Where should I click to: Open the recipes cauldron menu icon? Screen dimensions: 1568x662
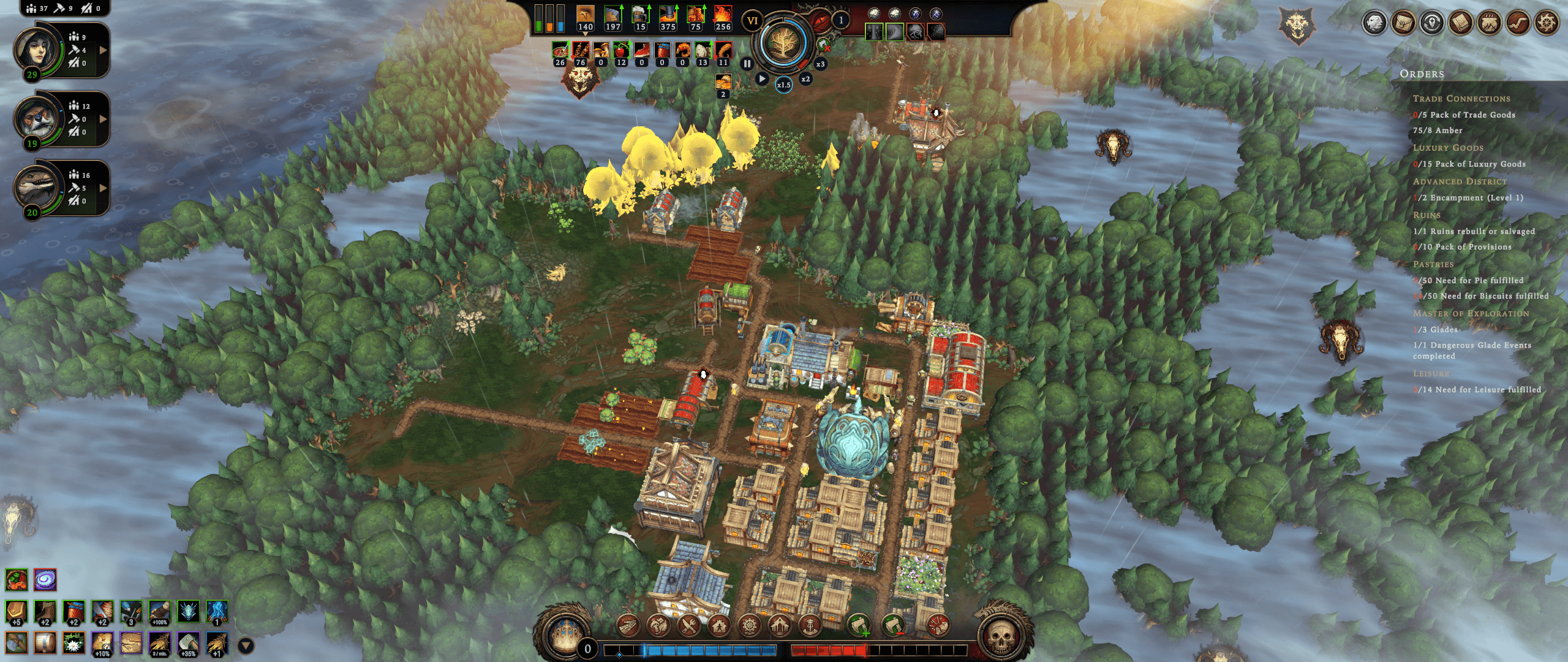pyautogui.click(x=1489, y=23)
